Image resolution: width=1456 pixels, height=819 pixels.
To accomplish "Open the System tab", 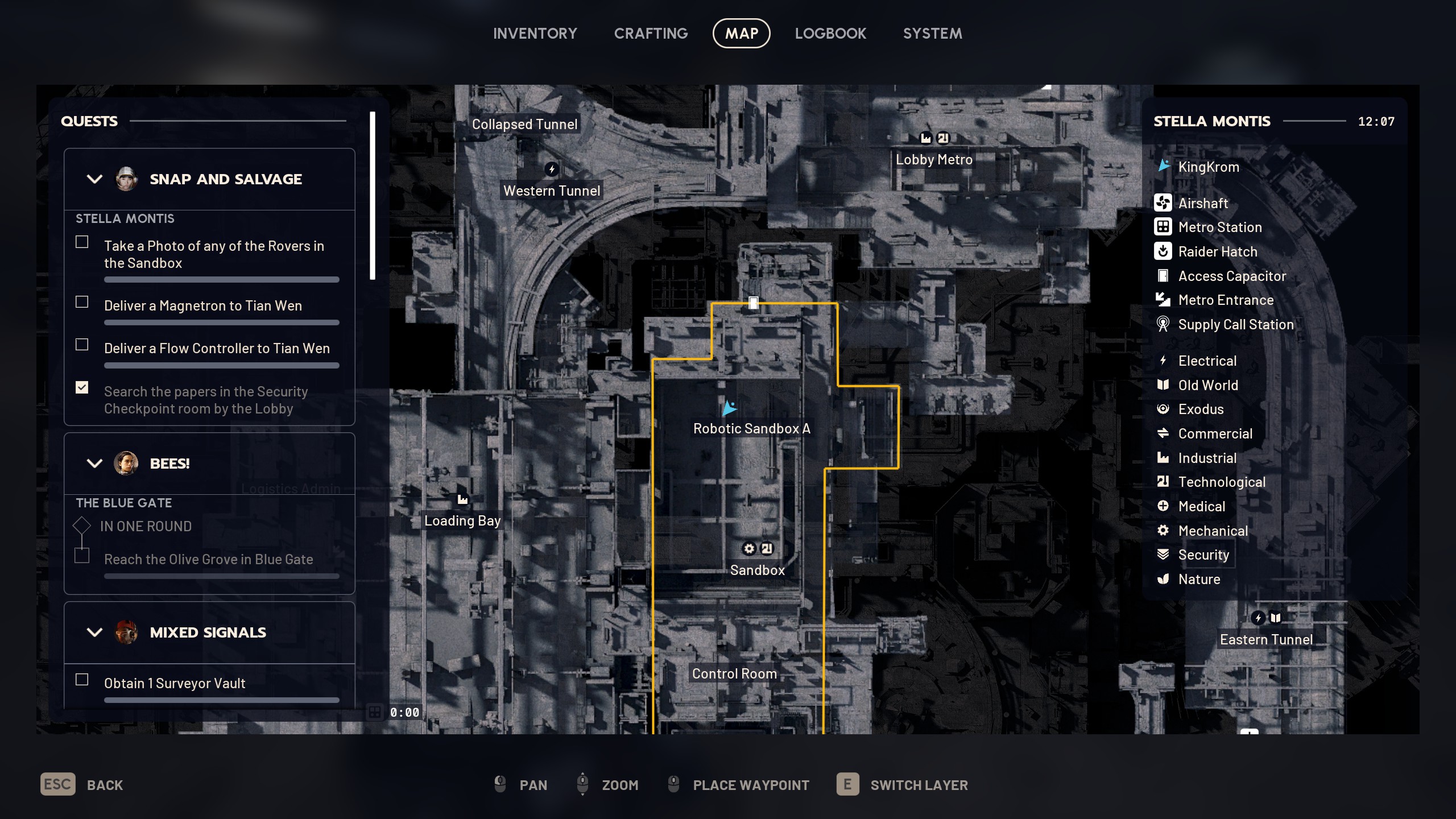I will coord(932,34).
